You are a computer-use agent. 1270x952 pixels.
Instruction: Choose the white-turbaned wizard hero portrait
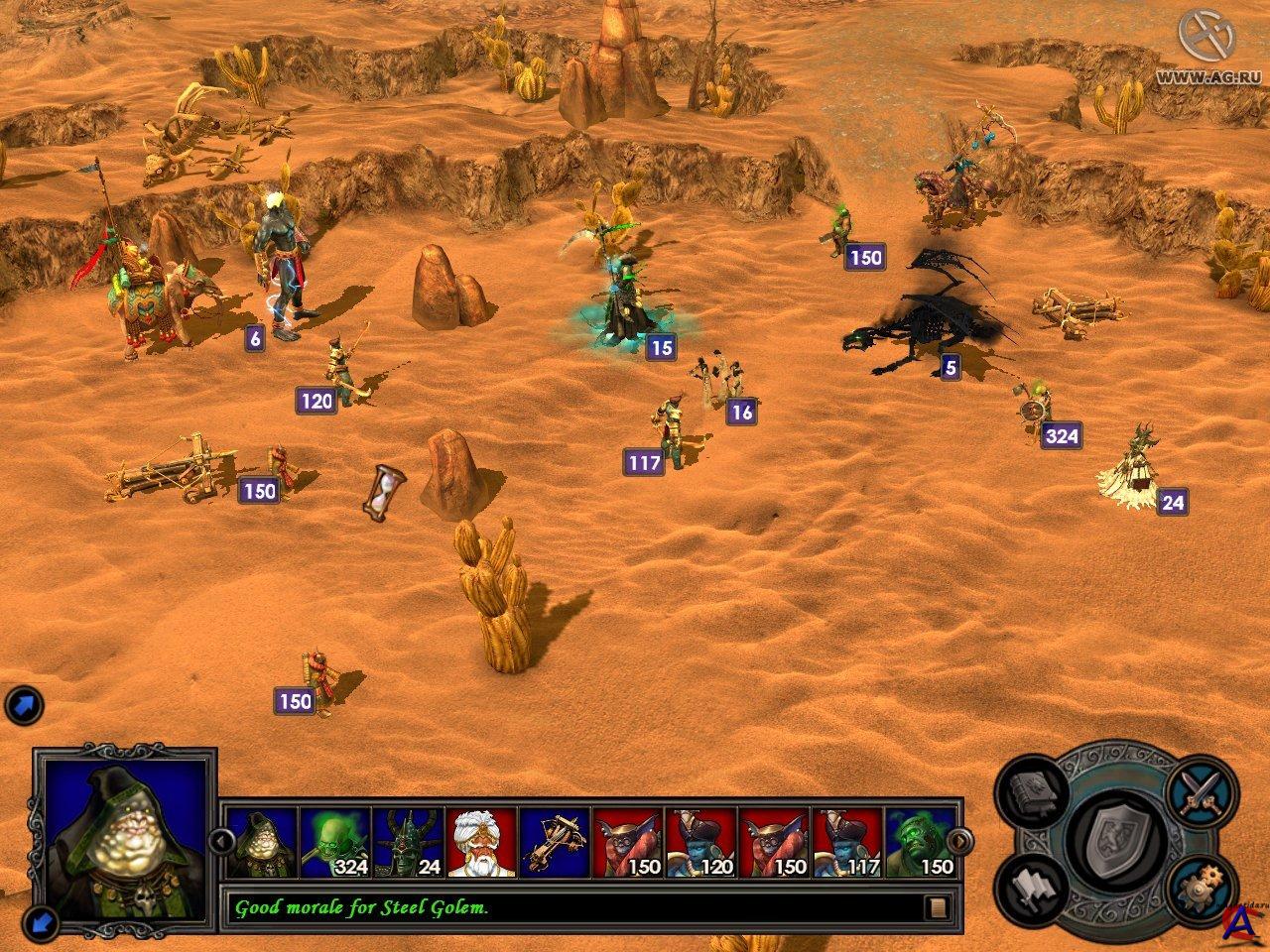pos(481,842)
